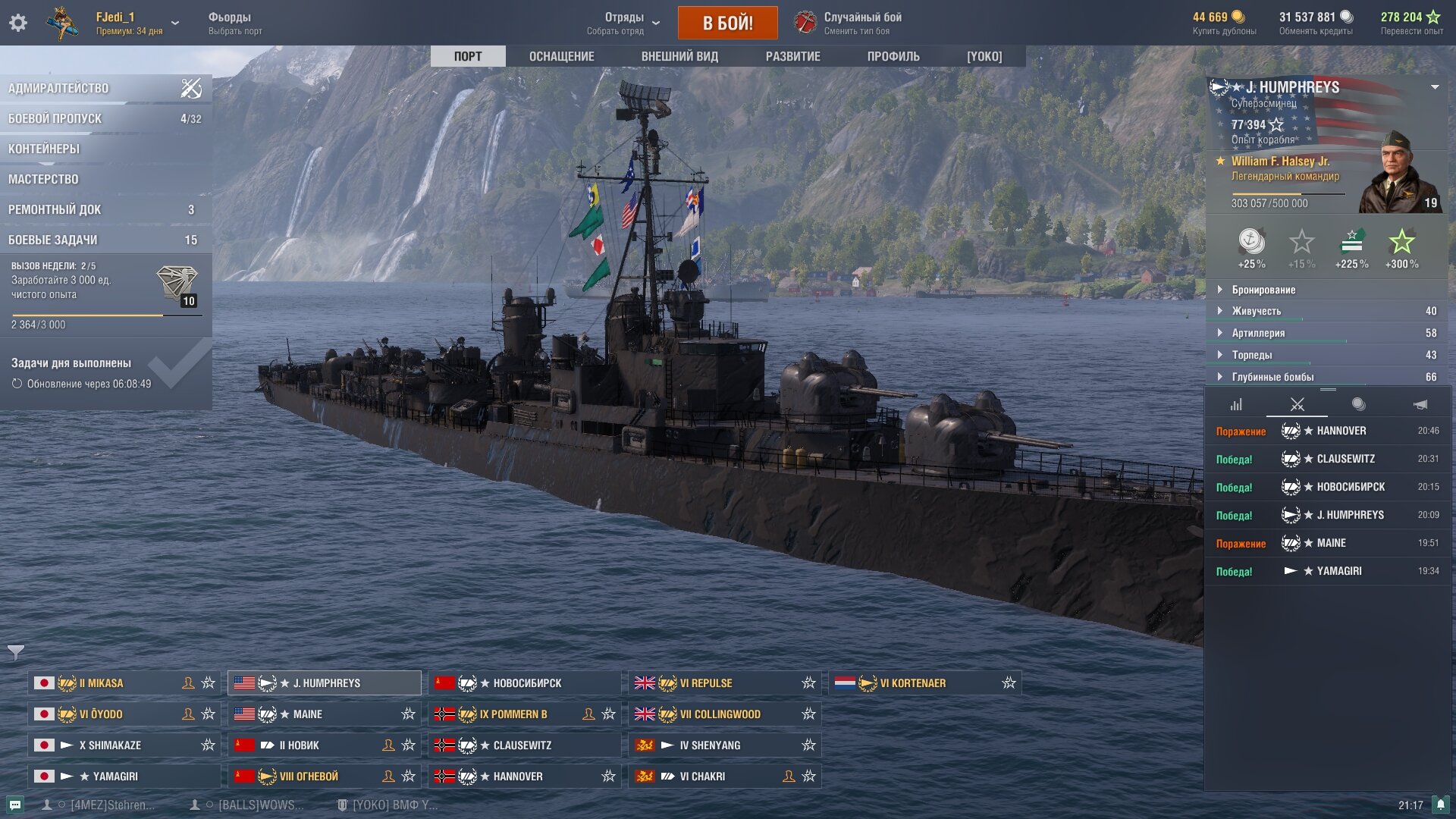This screenshot has height=819, width=1456.
Task: Switch to the ОСНАЩЕНИЕ tab
Action: point(561,57)
